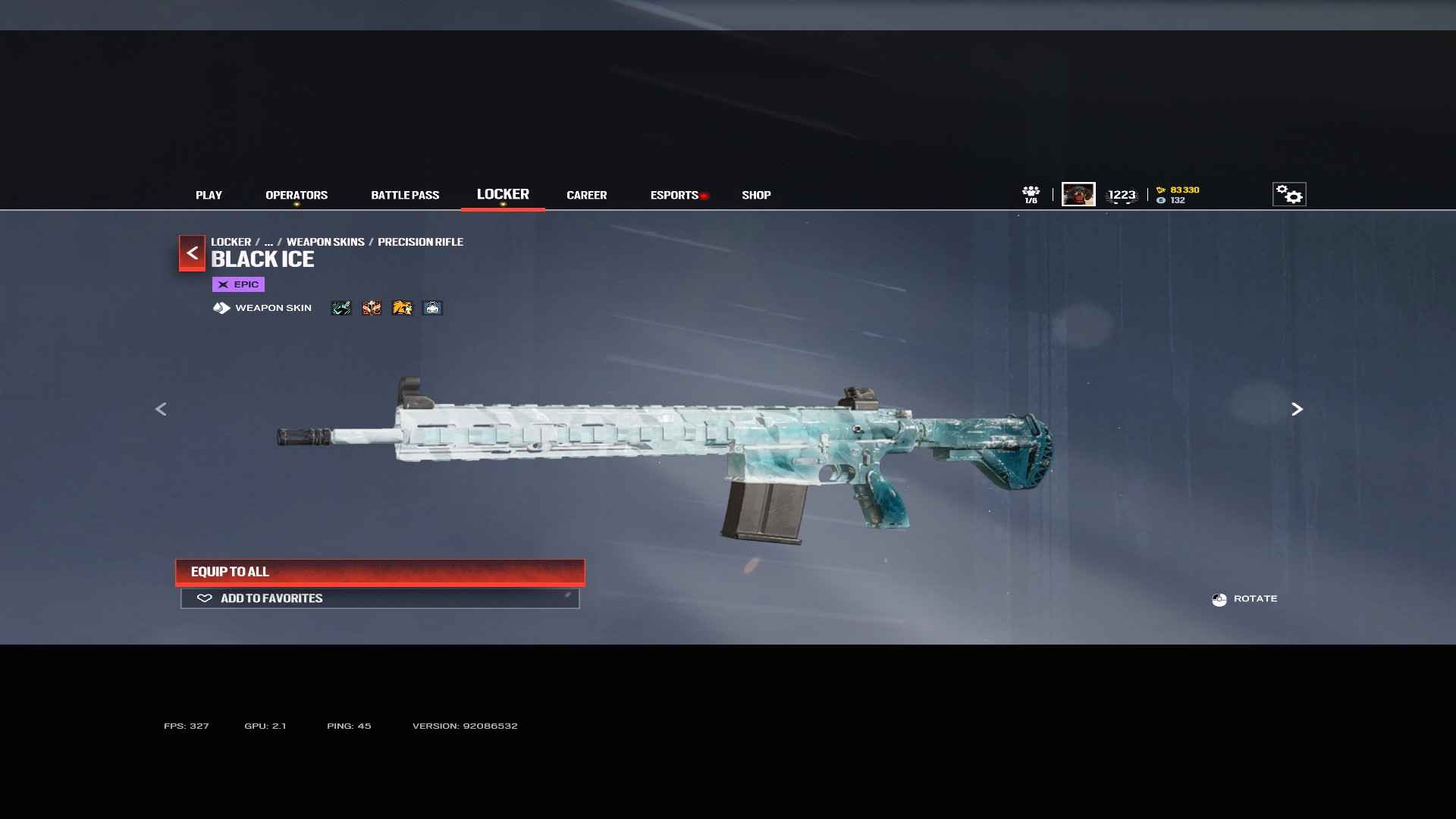1456x819 pixels.
Task: Visit the Shop tab
Action: point(756,195)
